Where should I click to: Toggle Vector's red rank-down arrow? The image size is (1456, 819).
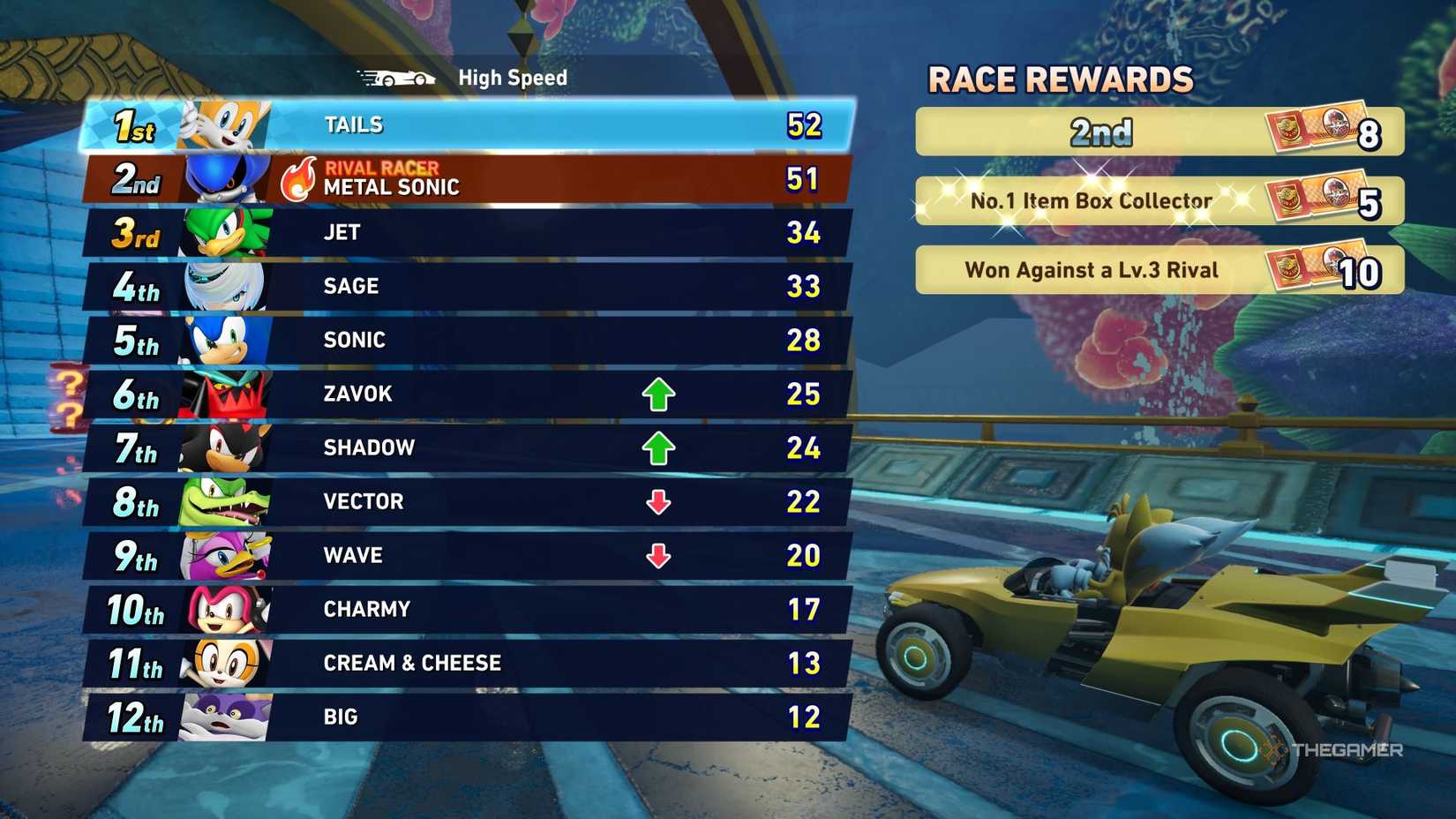pyautogui.click(x=657, y=501)
